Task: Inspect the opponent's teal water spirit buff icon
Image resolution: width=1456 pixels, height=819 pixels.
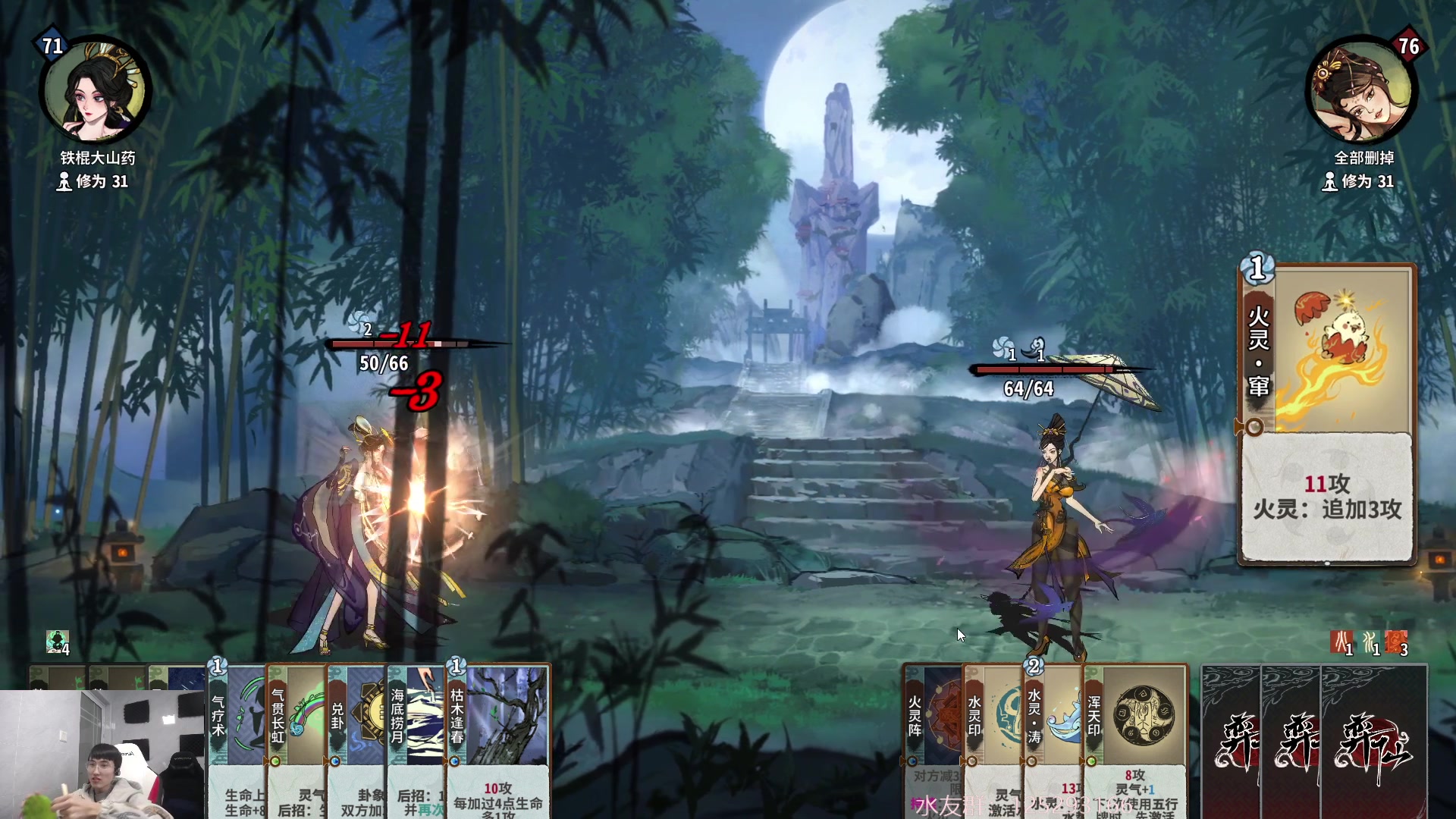Action: tap(1370, 642)
